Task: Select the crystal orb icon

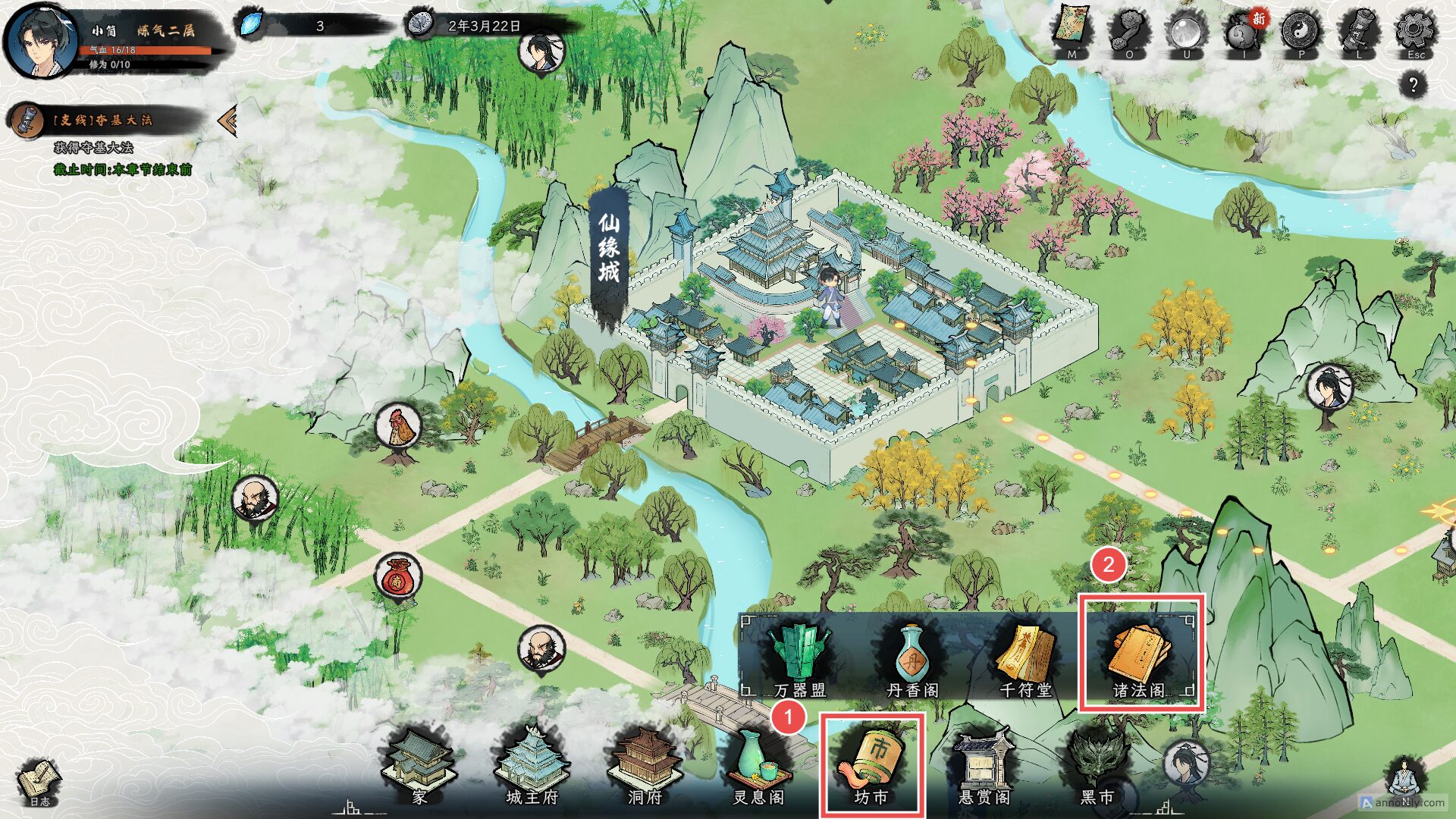Action: point(1186,32)
